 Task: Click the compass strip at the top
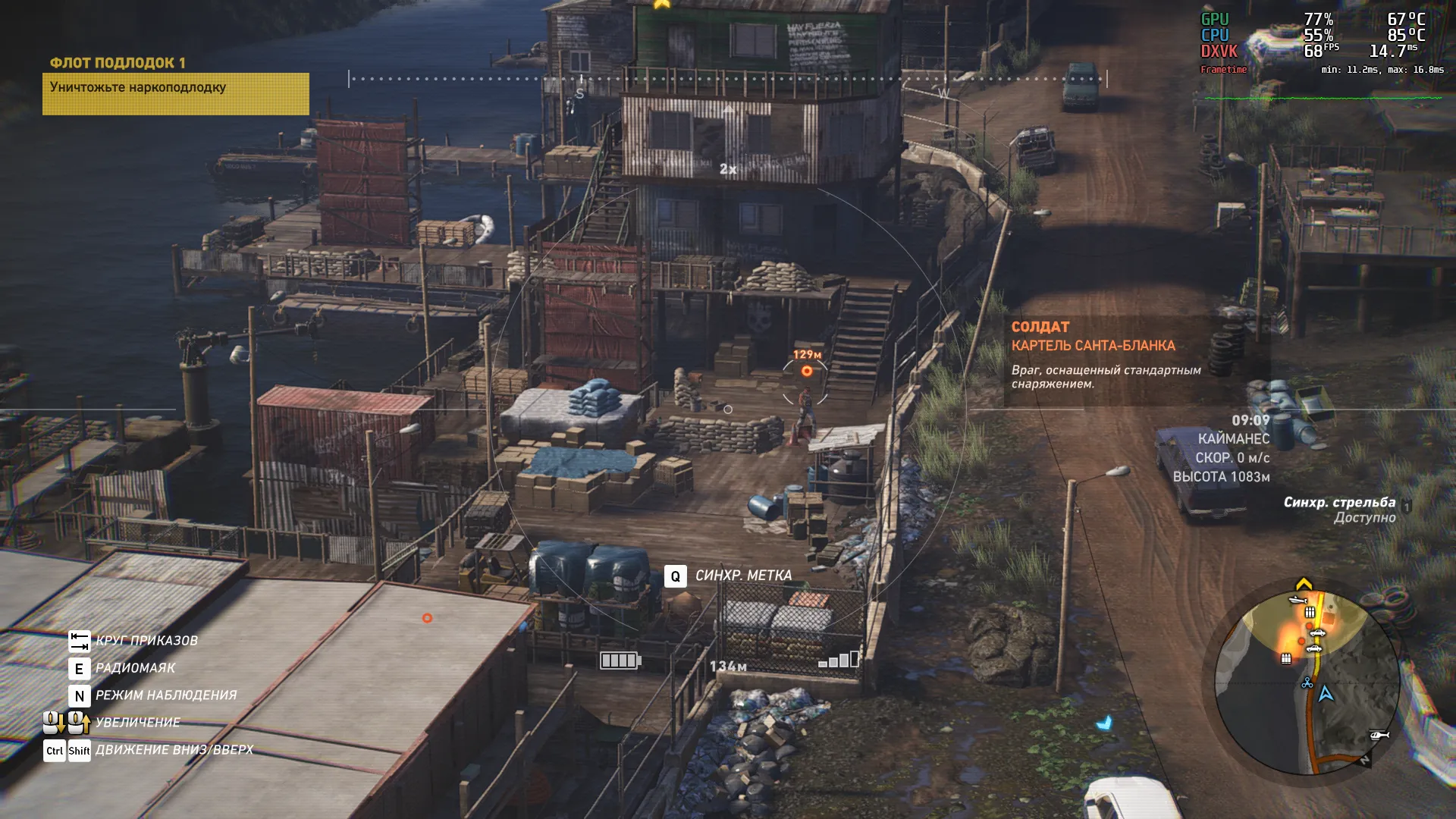point(727,79)
